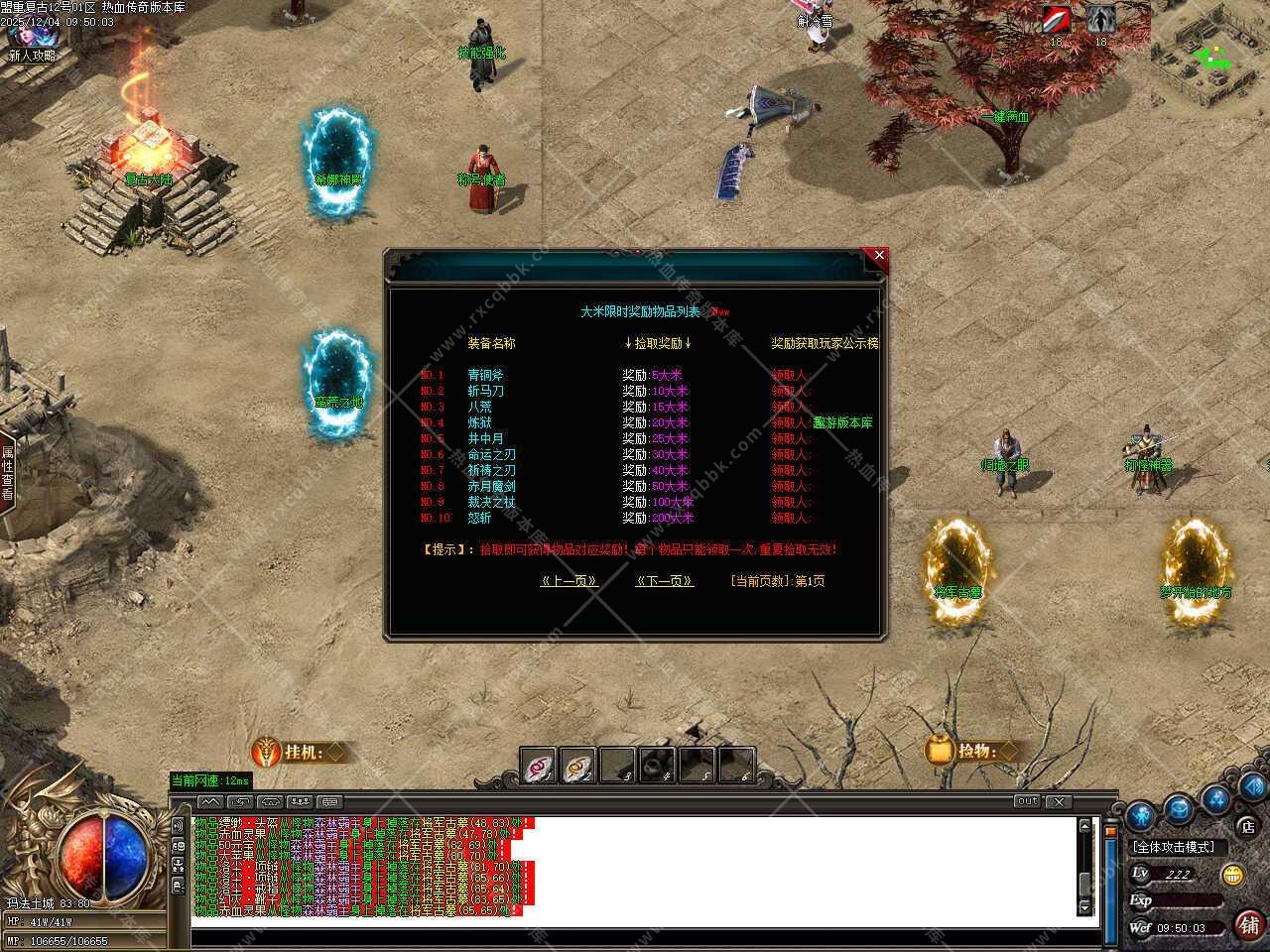Open the 铺 stall button
Image resolution: width=1270 pixels, height=952 pixels.
click(x=1248, y=924)
